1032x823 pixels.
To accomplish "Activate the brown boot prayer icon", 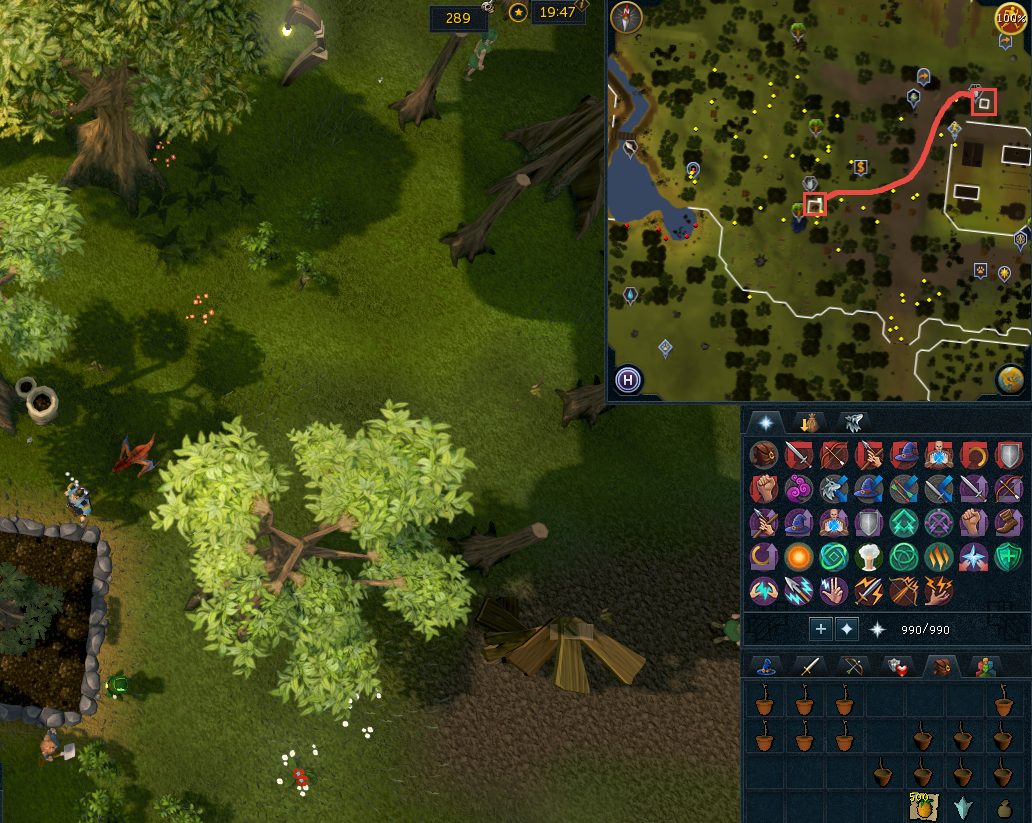I will pos(1009,522).
